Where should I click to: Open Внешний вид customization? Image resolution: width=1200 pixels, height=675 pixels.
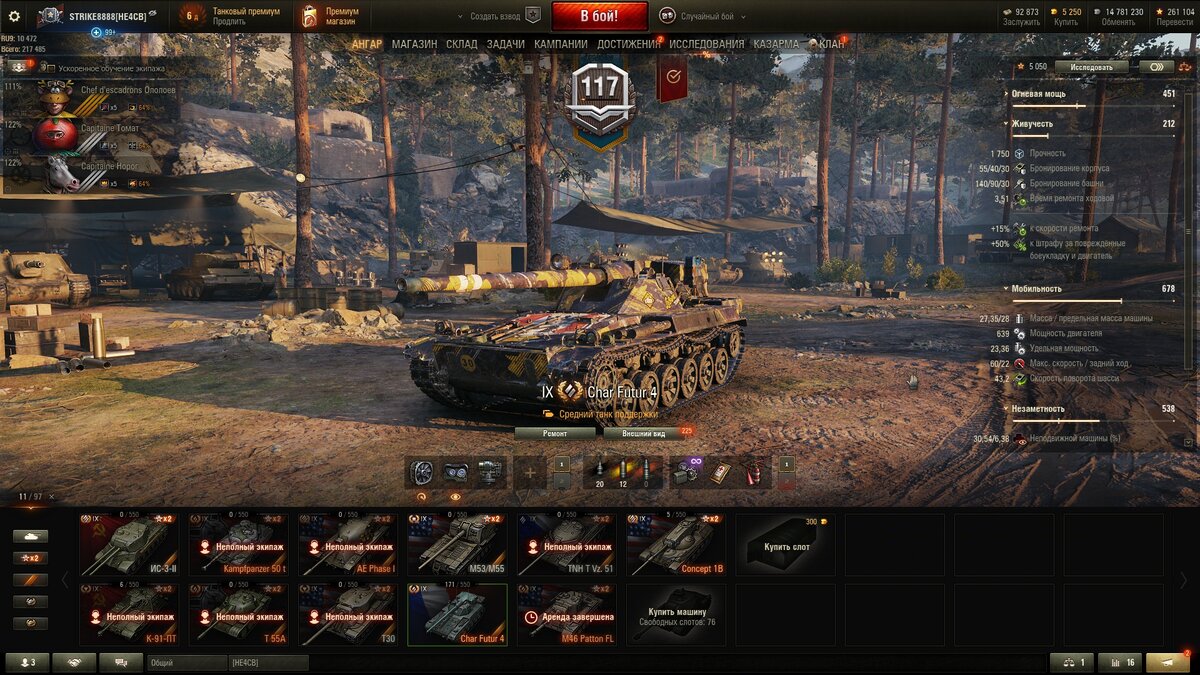(x=644, y=433)
